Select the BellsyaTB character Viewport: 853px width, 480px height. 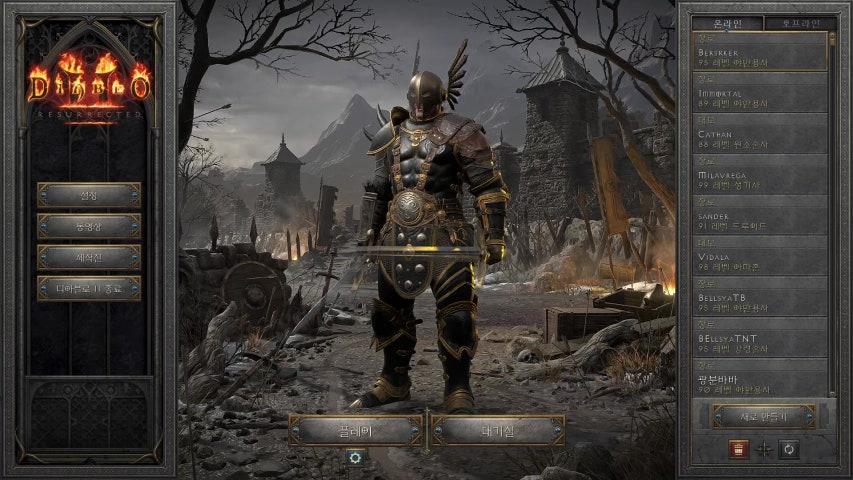pos(760,298)
